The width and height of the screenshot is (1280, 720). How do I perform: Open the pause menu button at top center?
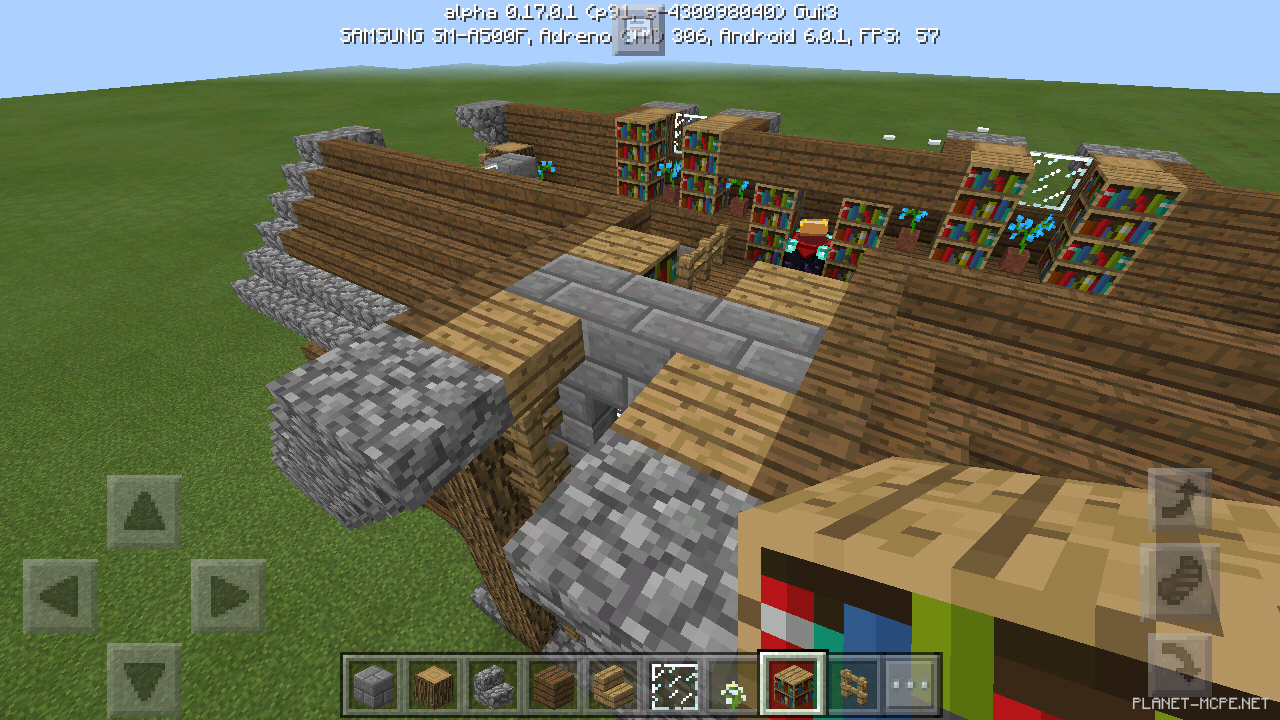tap(640, 30)
